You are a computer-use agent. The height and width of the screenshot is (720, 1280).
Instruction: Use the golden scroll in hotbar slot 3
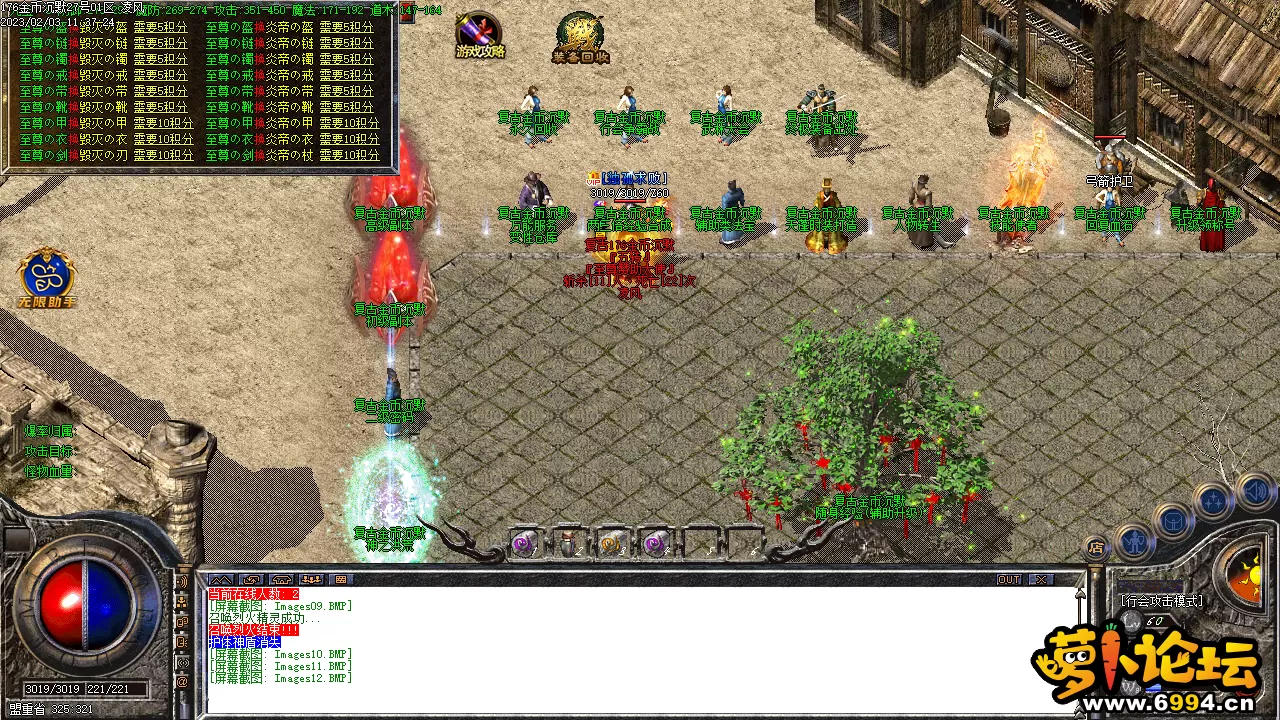pyautogui.click(x=612, y=544)
